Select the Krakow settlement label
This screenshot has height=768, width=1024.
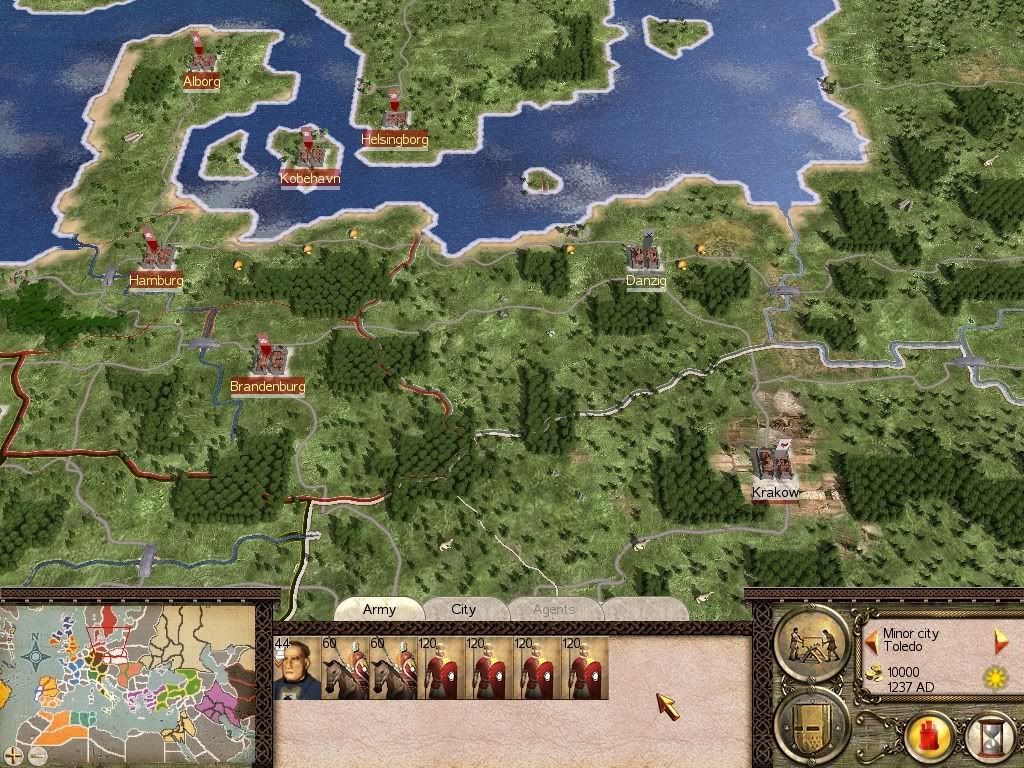[x=776, y=492]
